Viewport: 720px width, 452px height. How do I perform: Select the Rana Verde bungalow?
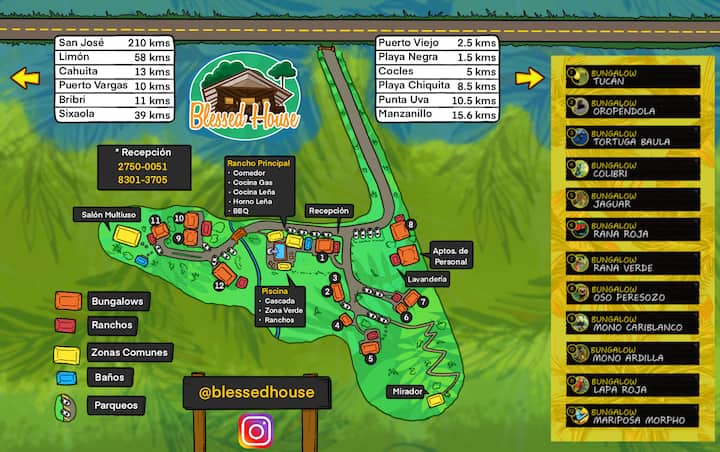click(632, 262)
